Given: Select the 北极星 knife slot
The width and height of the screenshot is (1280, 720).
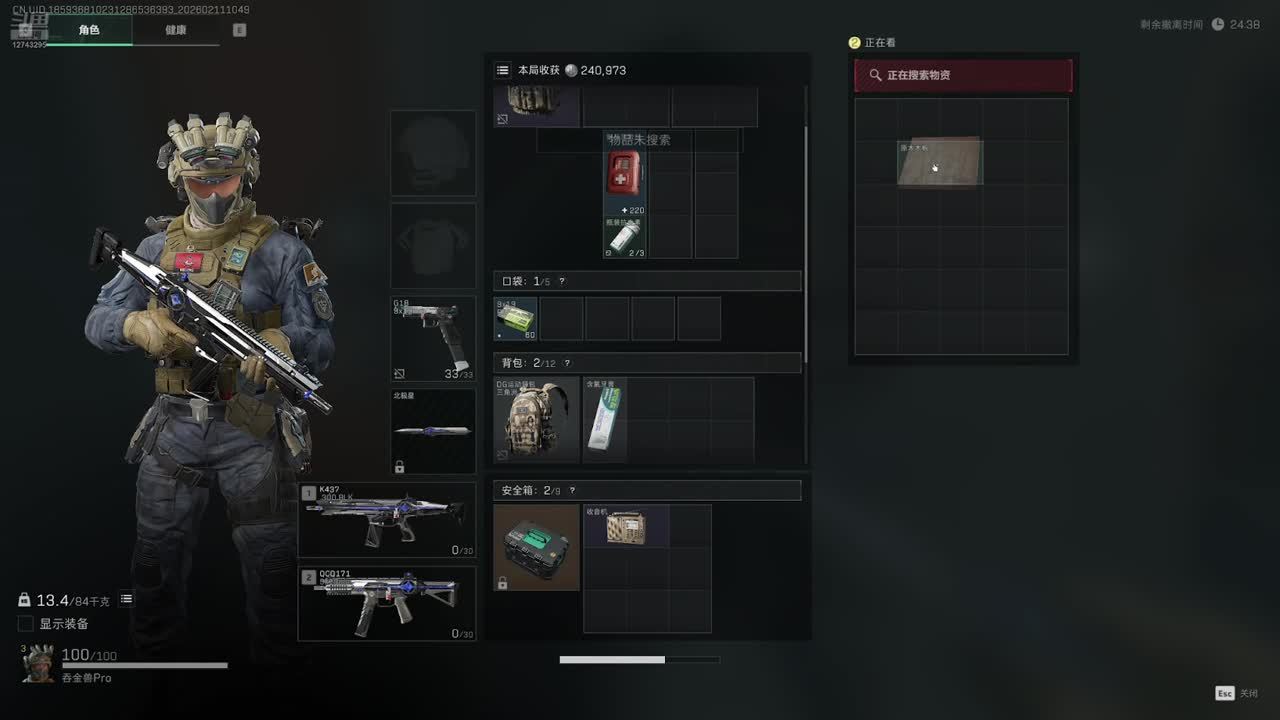Looking at the screenshot, I should [433, 431].
